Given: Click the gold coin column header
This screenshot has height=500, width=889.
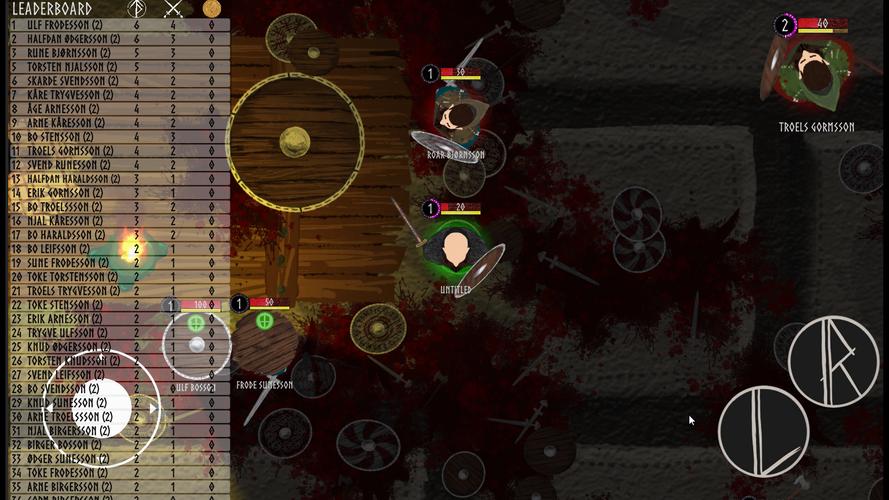Looking at the screenshot, I should 211,9.
